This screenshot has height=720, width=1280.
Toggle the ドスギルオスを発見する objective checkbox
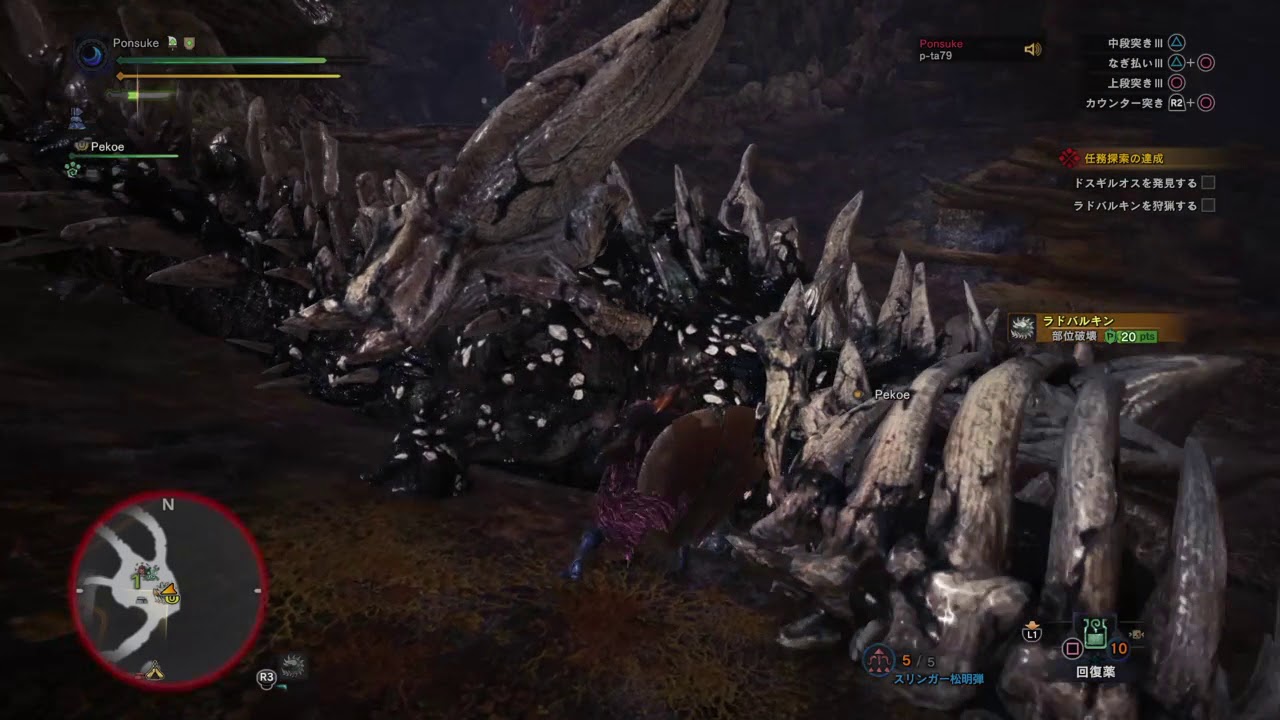tap(1208, 183)
